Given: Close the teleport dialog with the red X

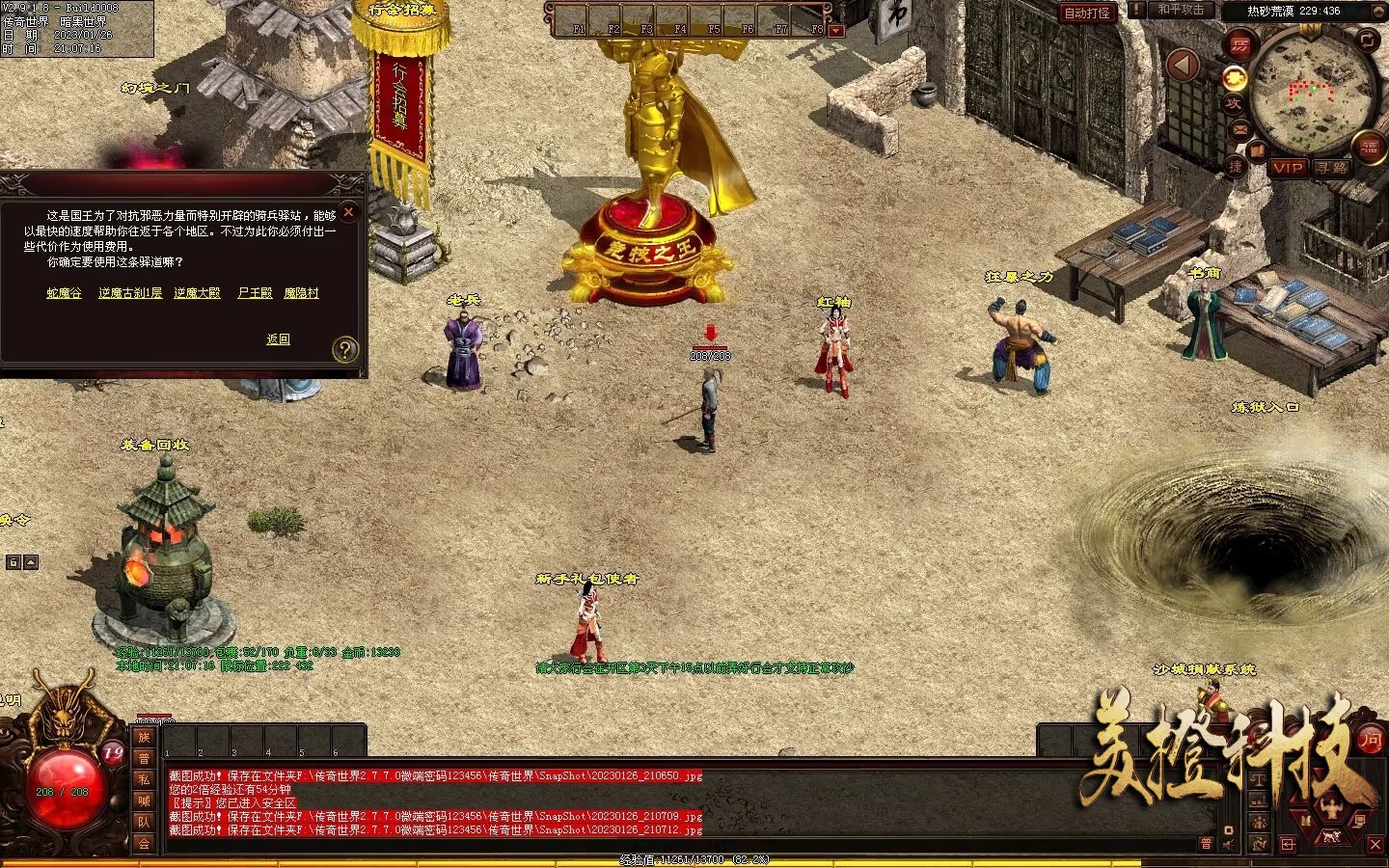Looking at the screenshot, I should click(x=349, y=212).
